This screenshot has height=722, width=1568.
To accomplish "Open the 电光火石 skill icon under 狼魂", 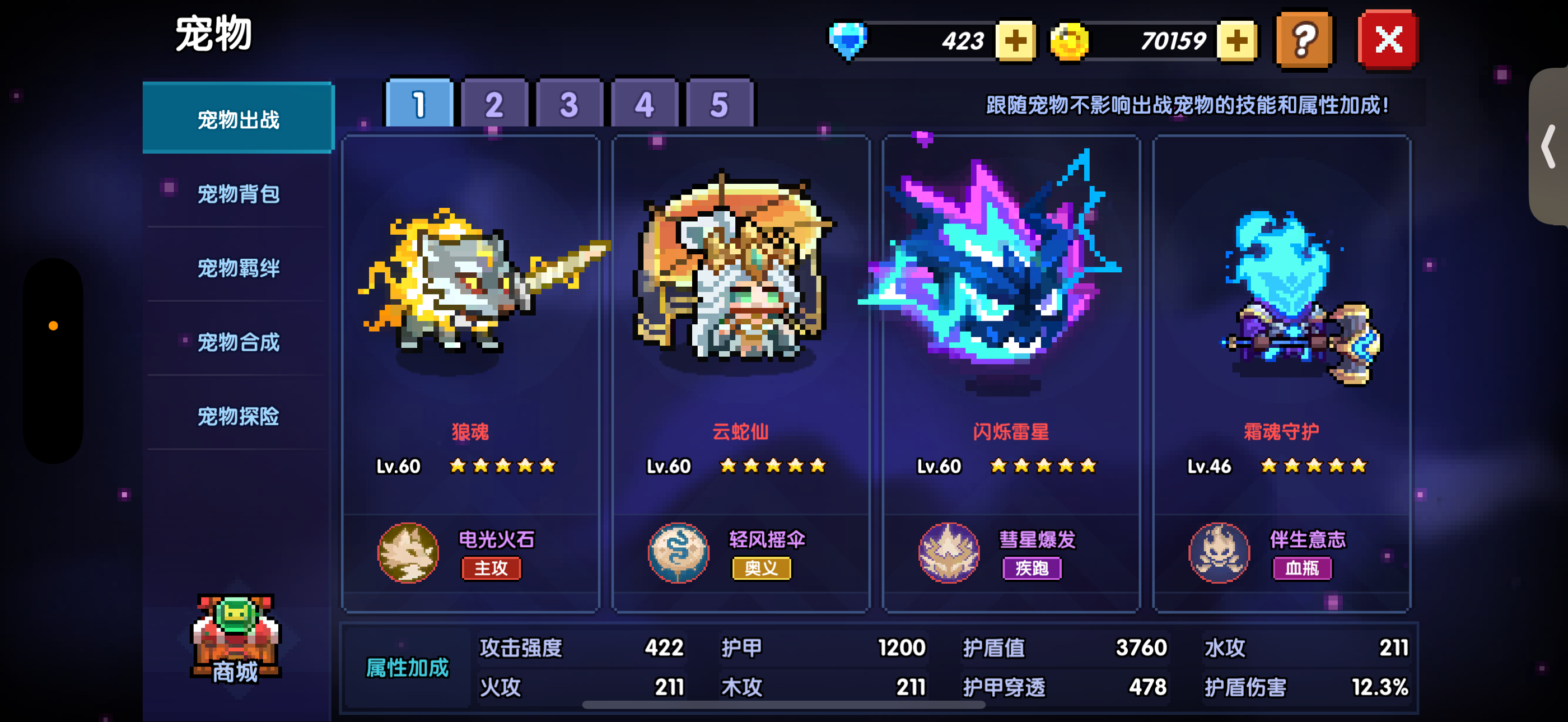I will (409, 553).
